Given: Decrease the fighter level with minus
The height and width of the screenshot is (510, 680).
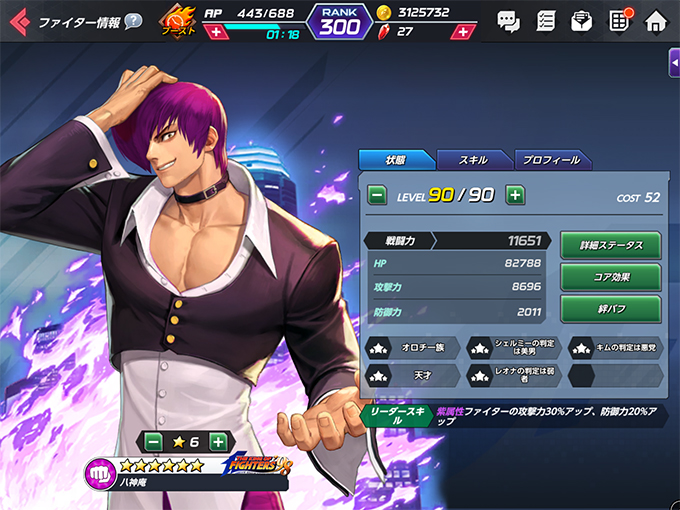Looking at the screenshot, I should click(378, 195).
